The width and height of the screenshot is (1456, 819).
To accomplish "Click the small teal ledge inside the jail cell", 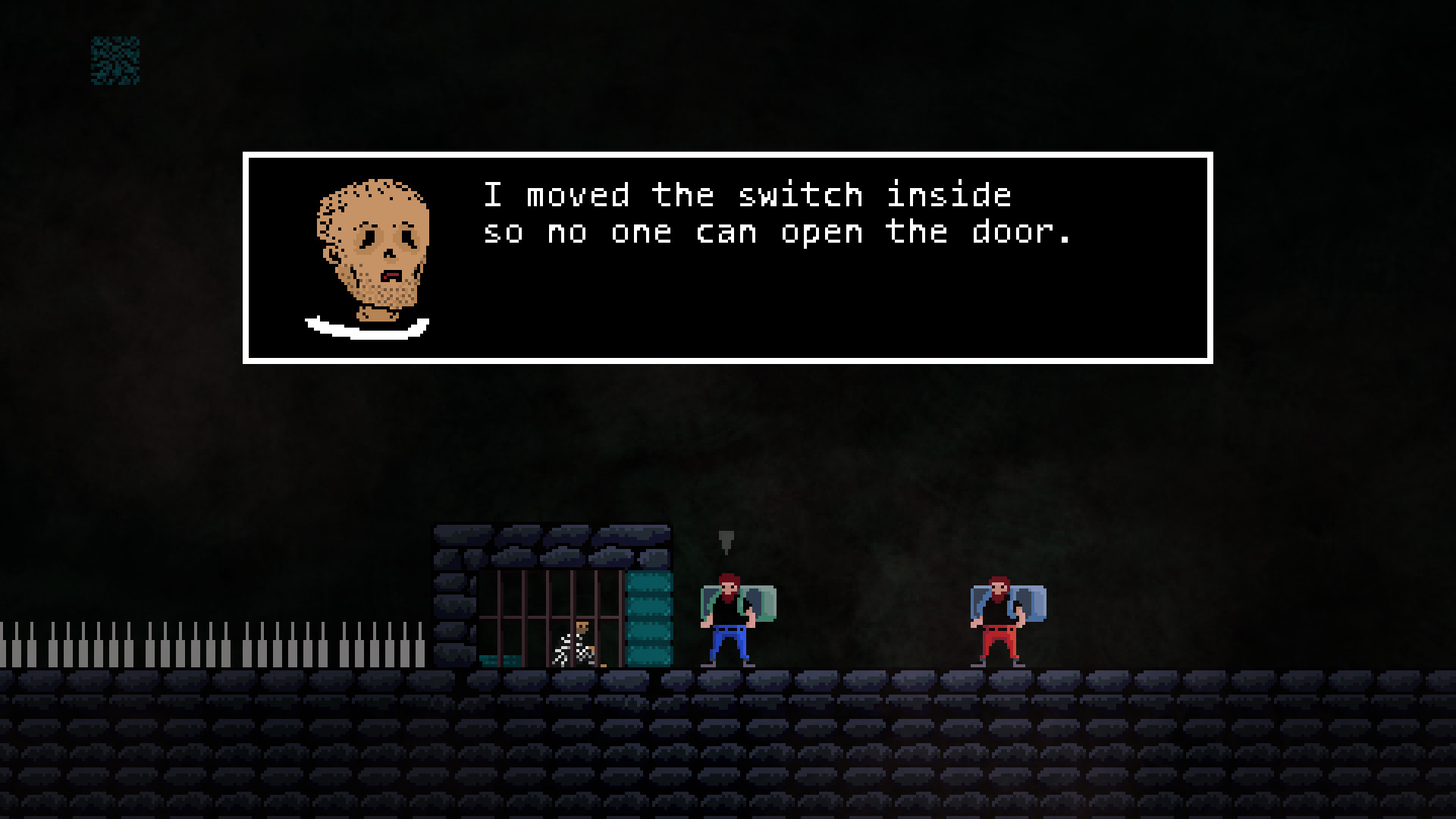I will tap(500, 660).
